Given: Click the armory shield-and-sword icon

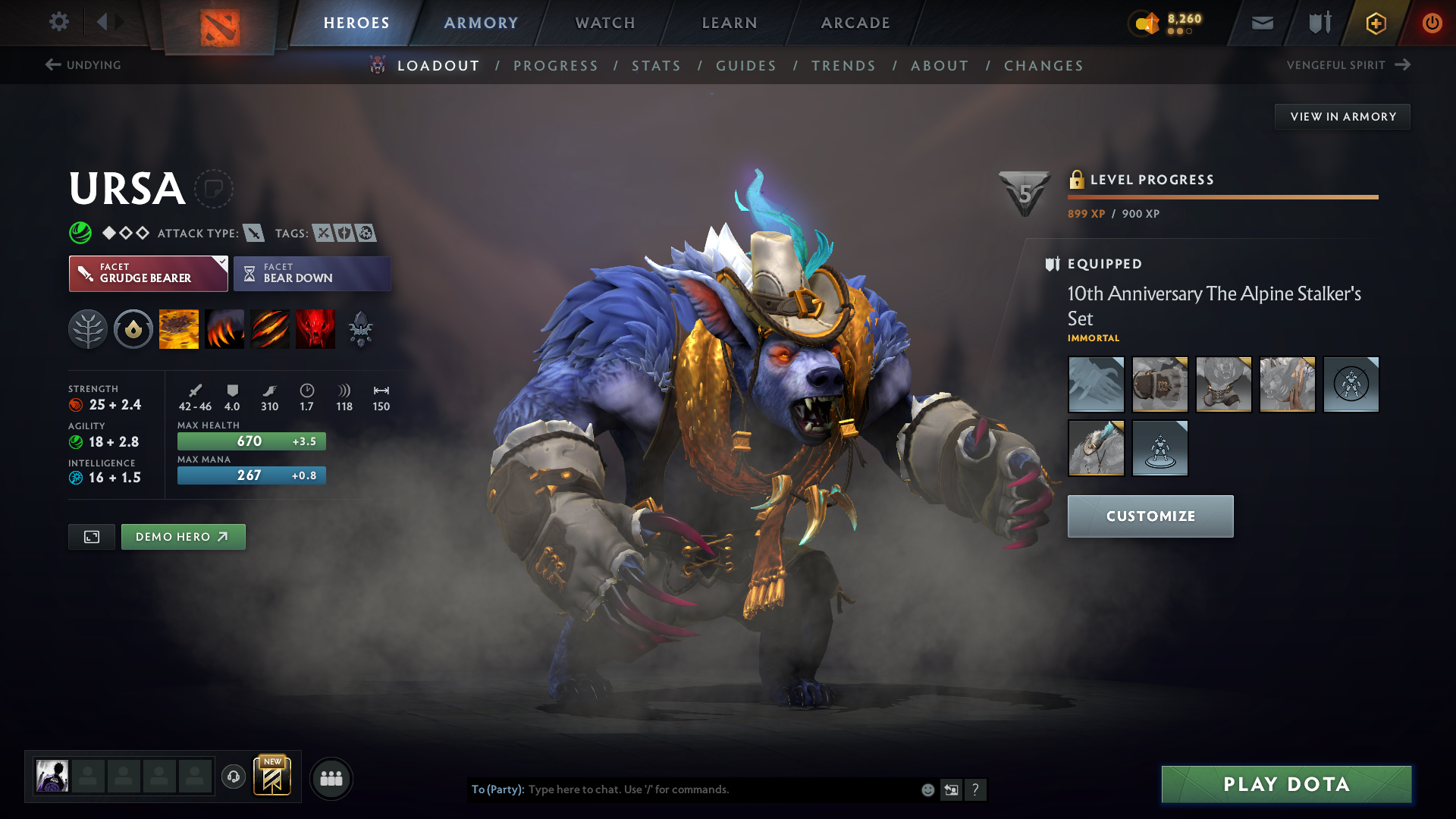Looking at the screenshot, I should 1318,23.
